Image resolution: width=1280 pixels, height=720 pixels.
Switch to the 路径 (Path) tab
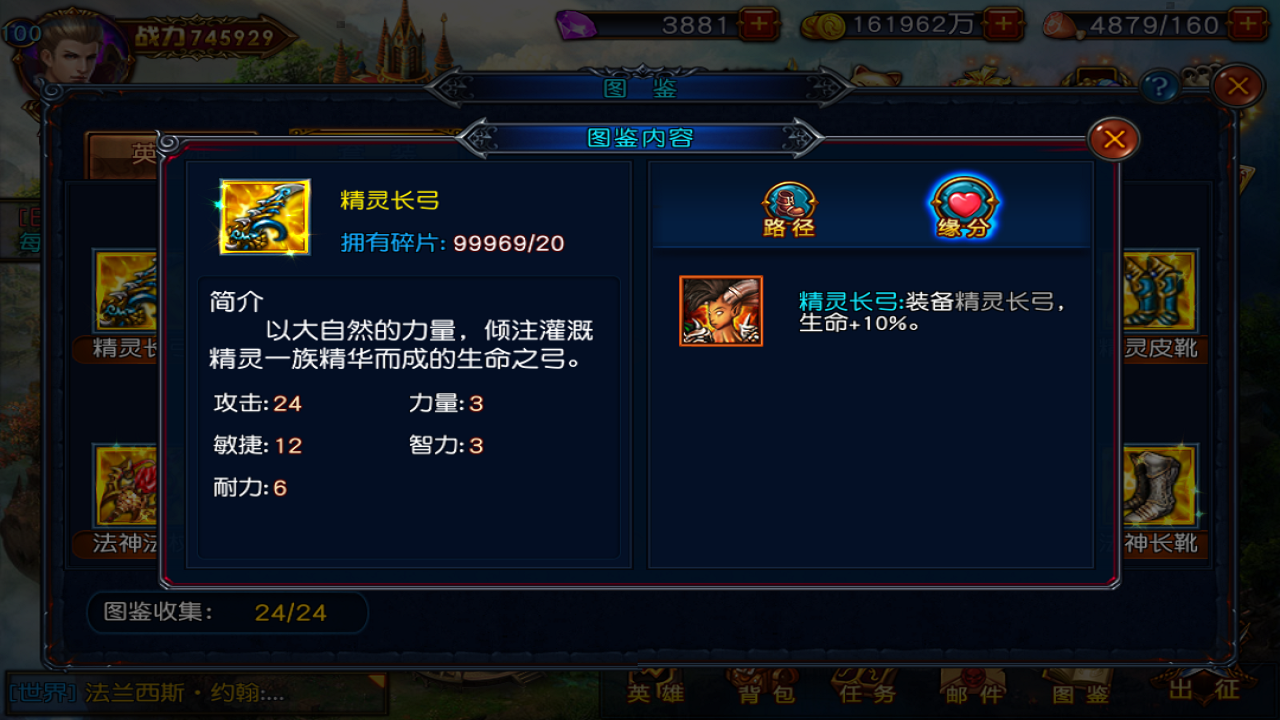pyautogui.click(x=789, y=207)
